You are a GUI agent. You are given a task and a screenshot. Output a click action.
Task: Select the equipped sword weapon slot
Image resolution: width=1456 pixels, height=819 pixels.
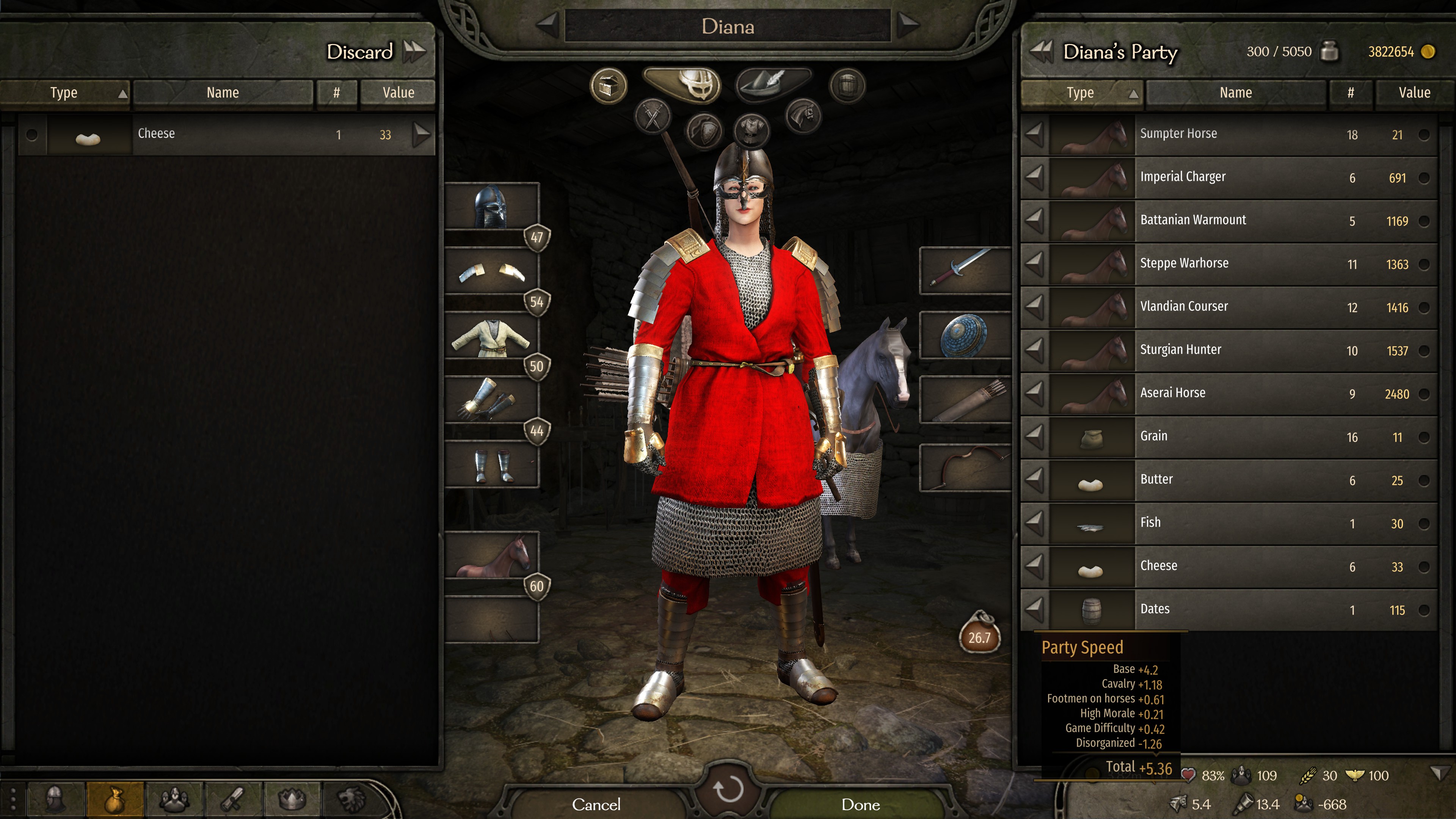pyautogui.click(x=965, y=270)
